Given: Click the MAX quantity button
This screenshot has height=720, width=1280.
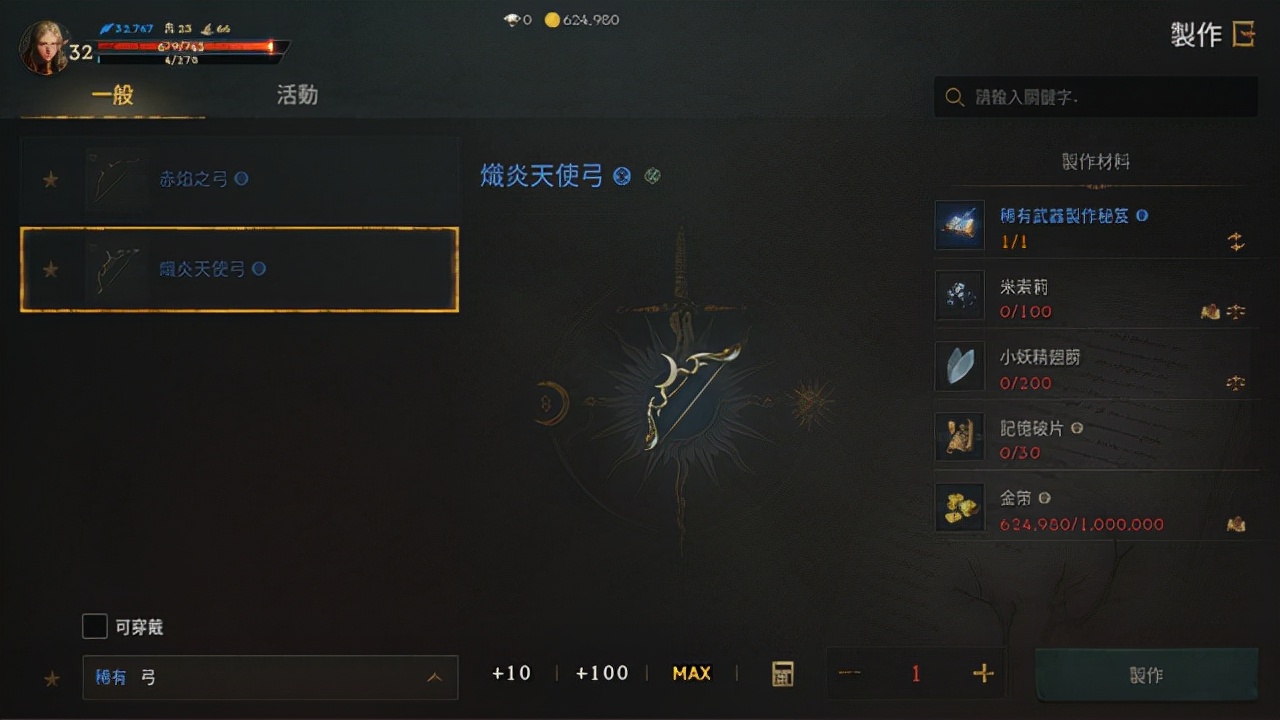Looking at the screenshot, I should (691, 673).
